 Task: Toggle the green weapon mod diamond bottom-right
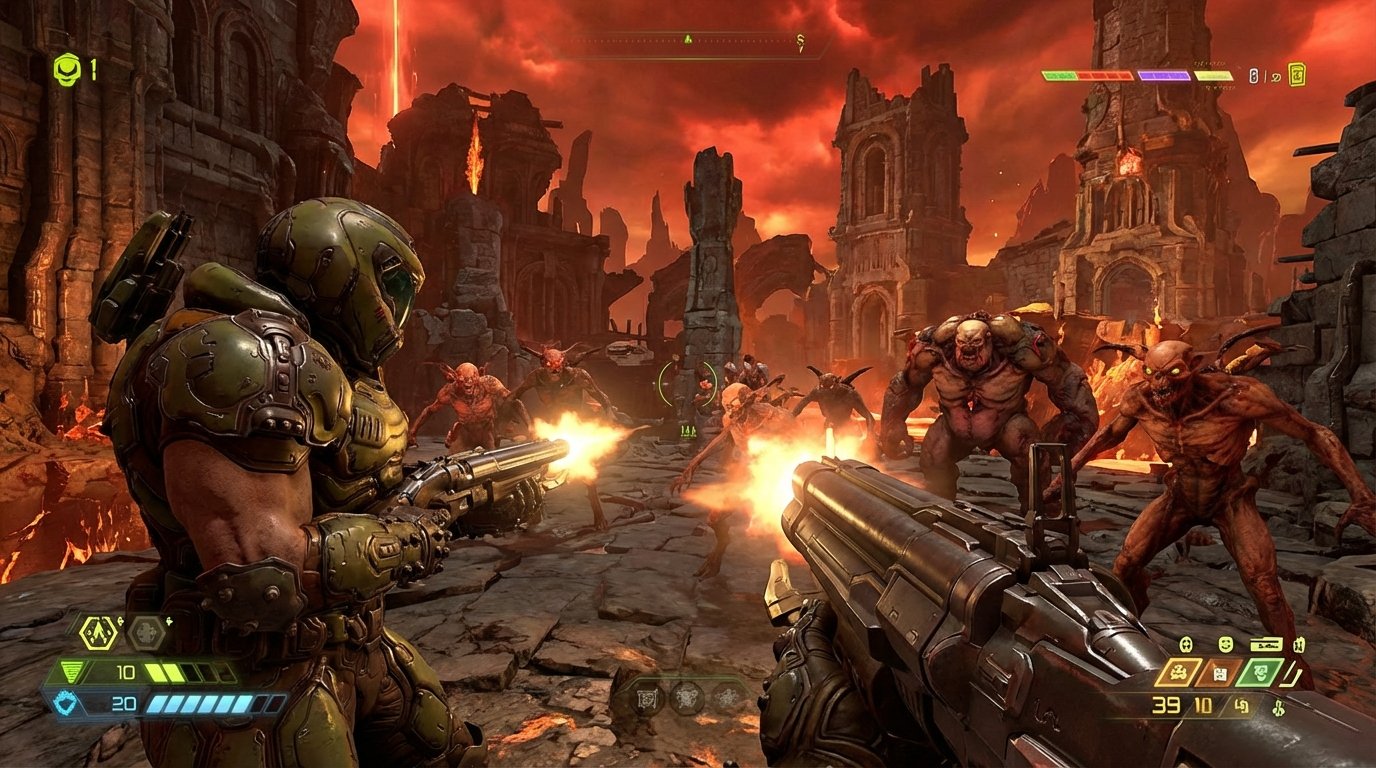[1260, 672]
